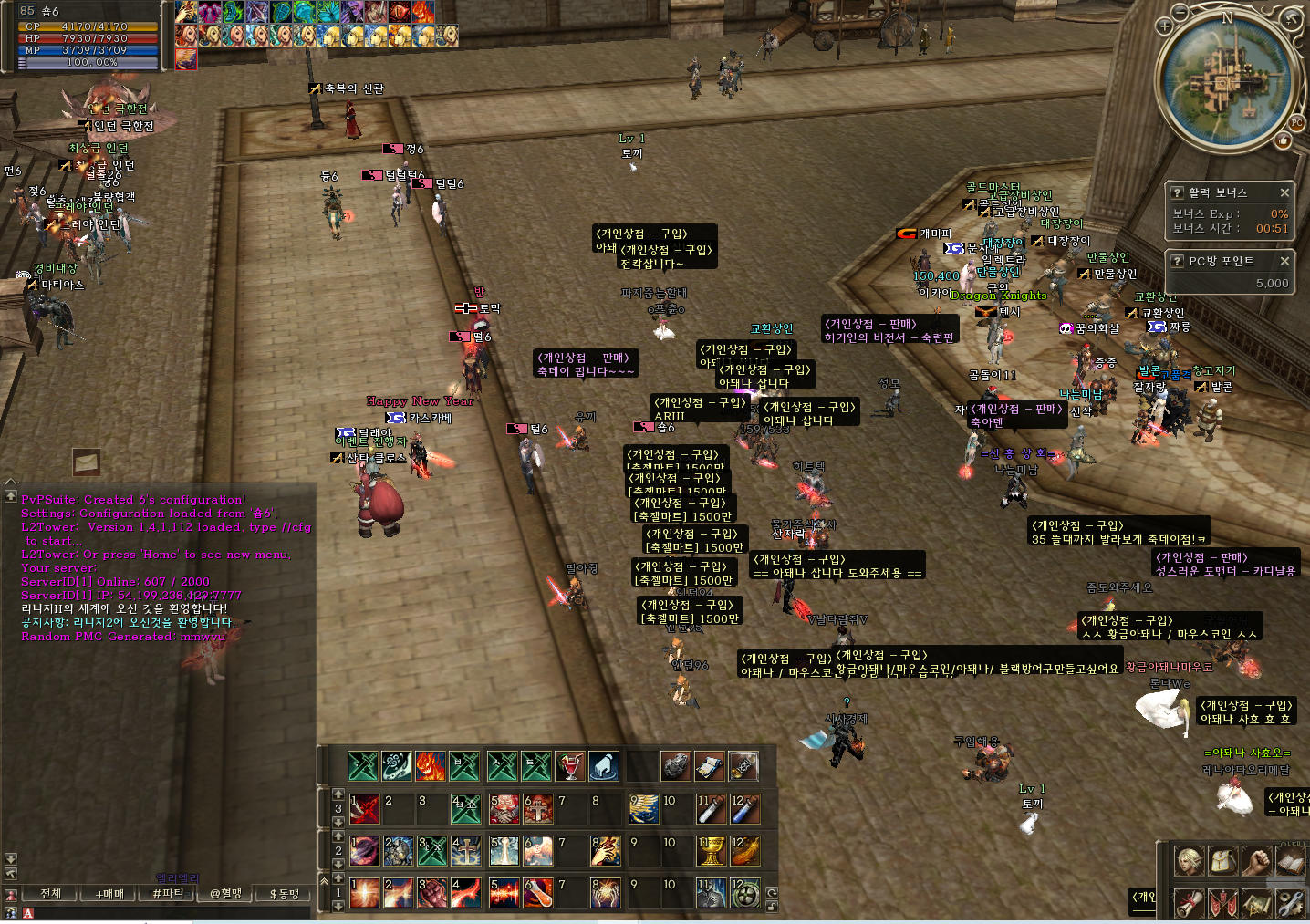Activate the flaming skull skill icon
The image size is (1310, 924).
click(x=431, y=766)
